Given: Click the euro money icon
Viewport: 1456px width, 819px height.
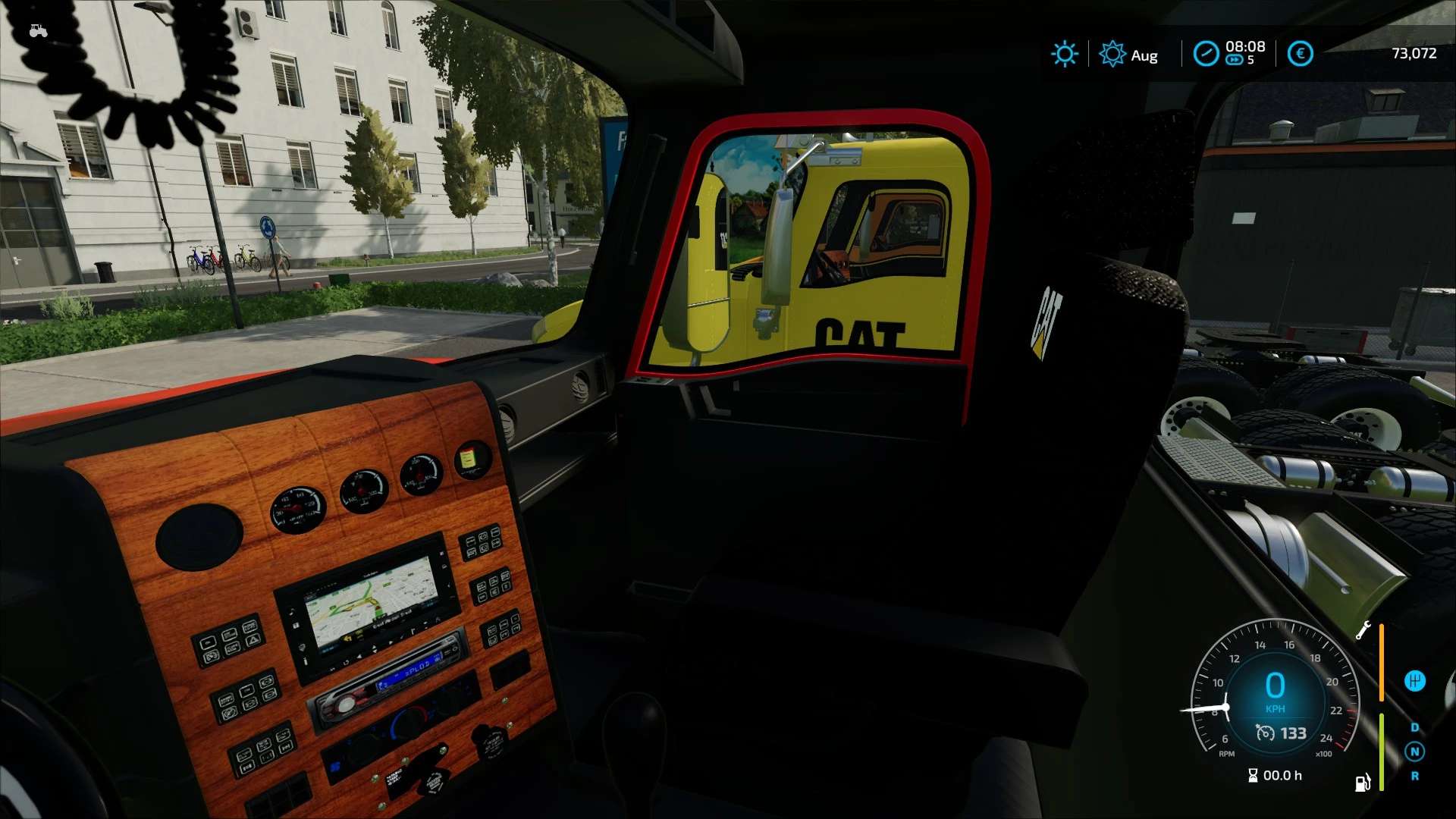Looking at the screenshot, I should [1300, 54].
